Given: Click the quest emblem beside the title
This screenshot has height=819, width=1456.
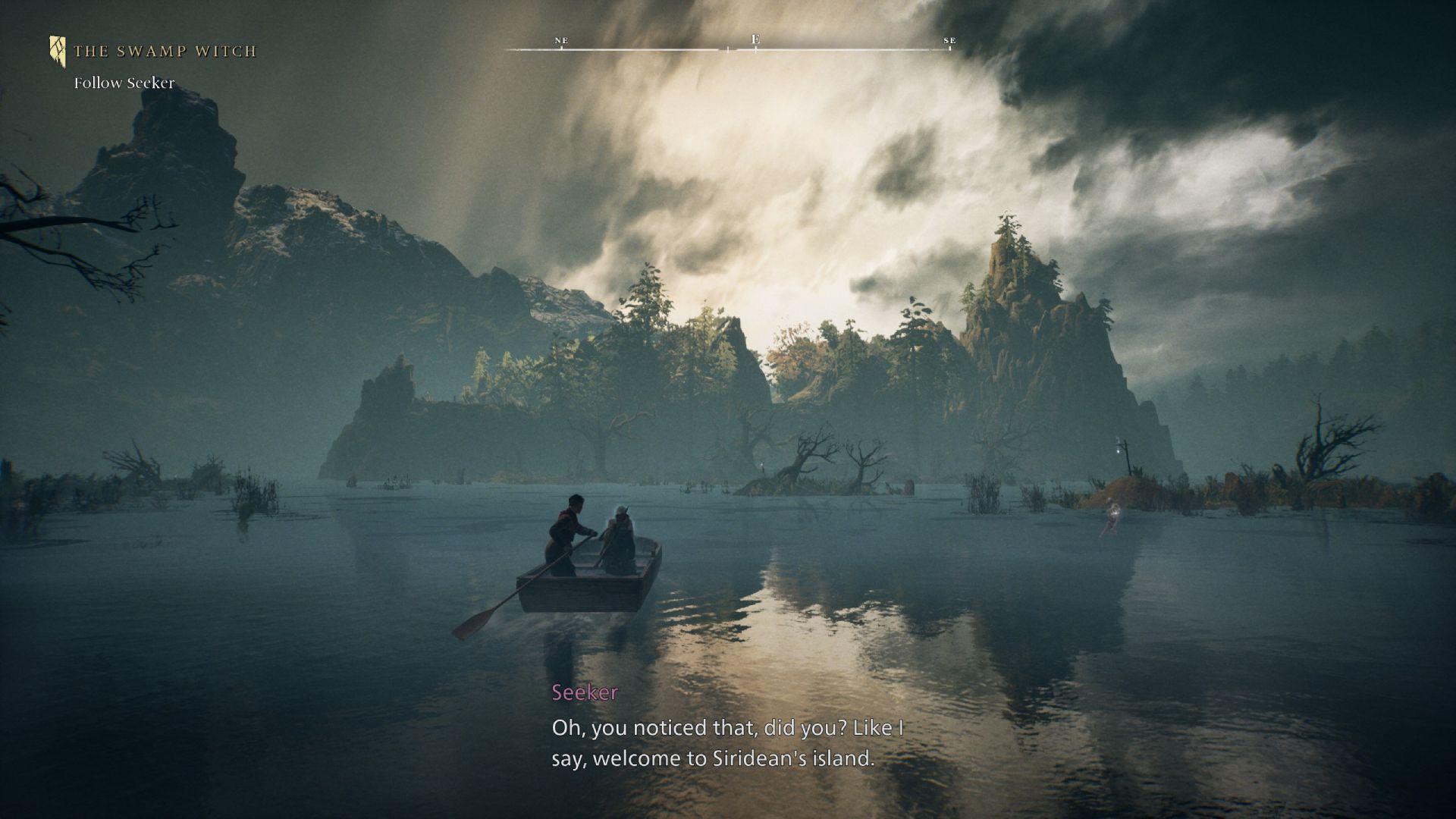Looking at the screenshot, I should [x=58, y=51].
